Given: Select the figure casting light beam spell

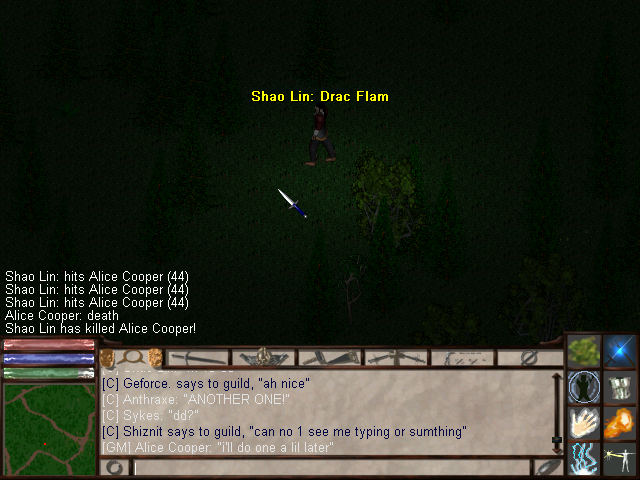Looking at the screenshot, I should [620, 459].
